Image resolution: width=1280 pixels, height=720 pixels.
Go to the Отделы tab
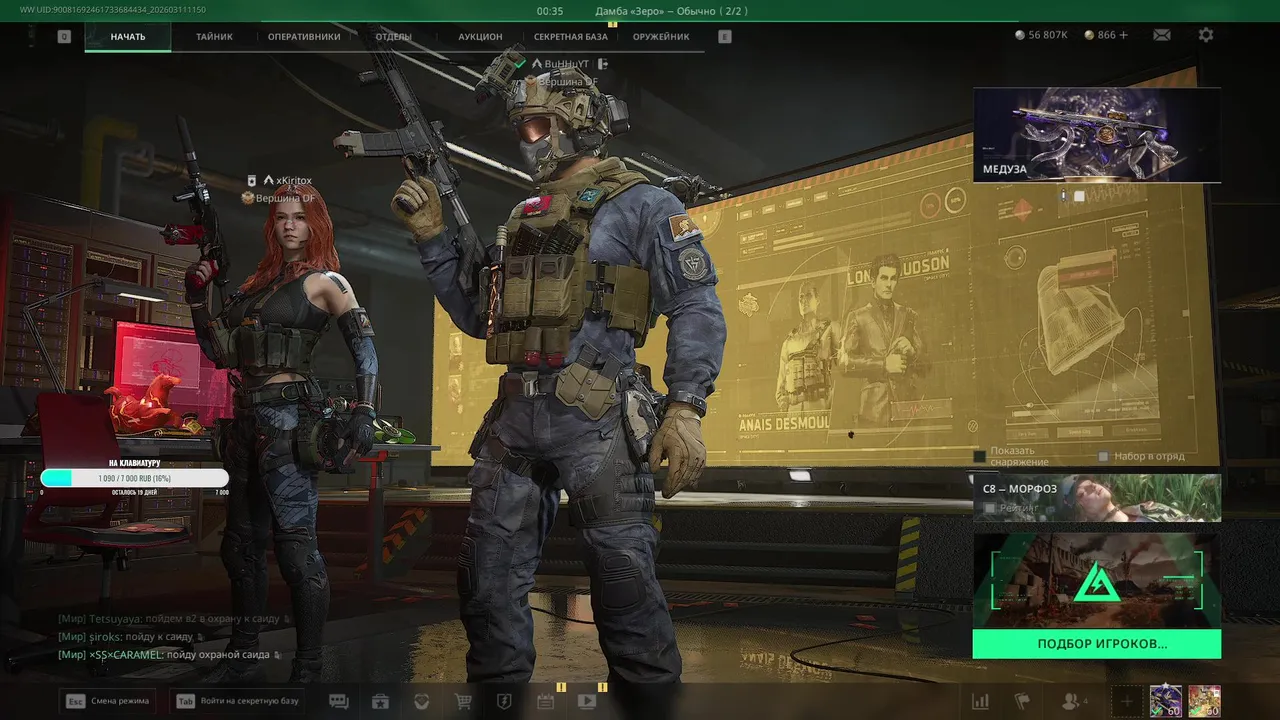394,37
